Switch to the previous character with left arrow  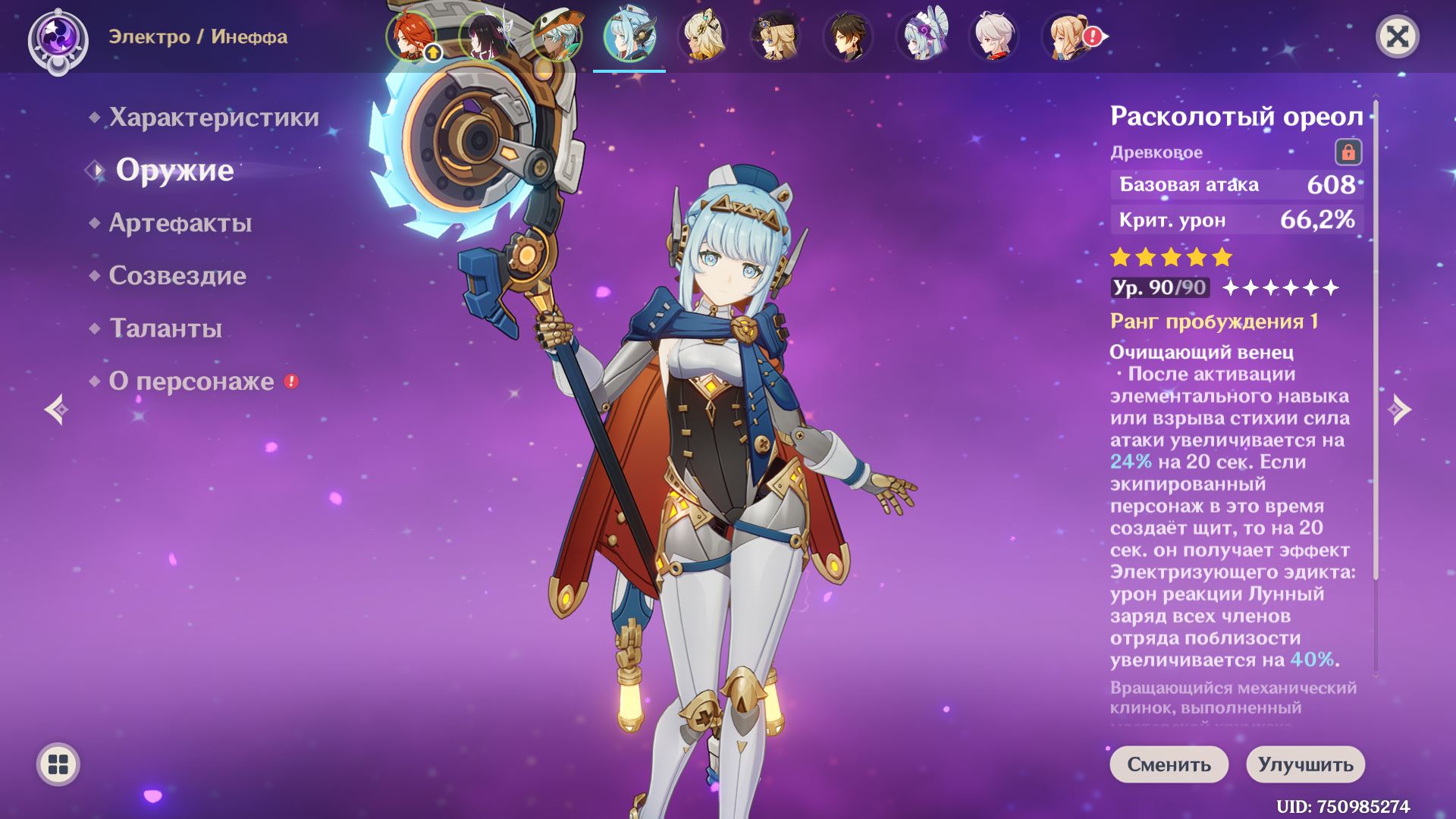[x=56, y=409]
